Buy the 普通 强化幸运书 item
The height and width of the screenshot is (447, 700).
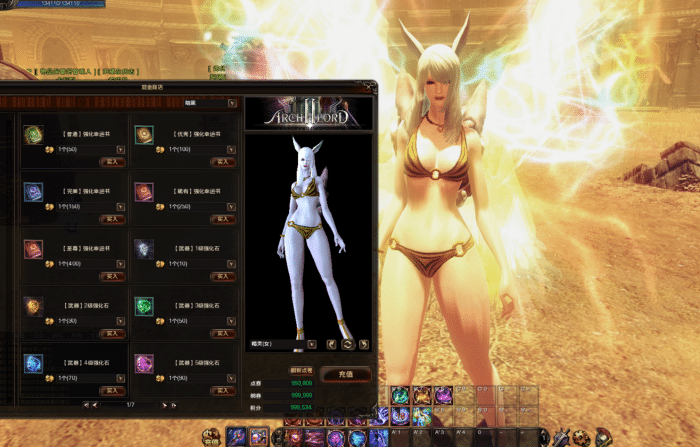click(x=113, y=161)
